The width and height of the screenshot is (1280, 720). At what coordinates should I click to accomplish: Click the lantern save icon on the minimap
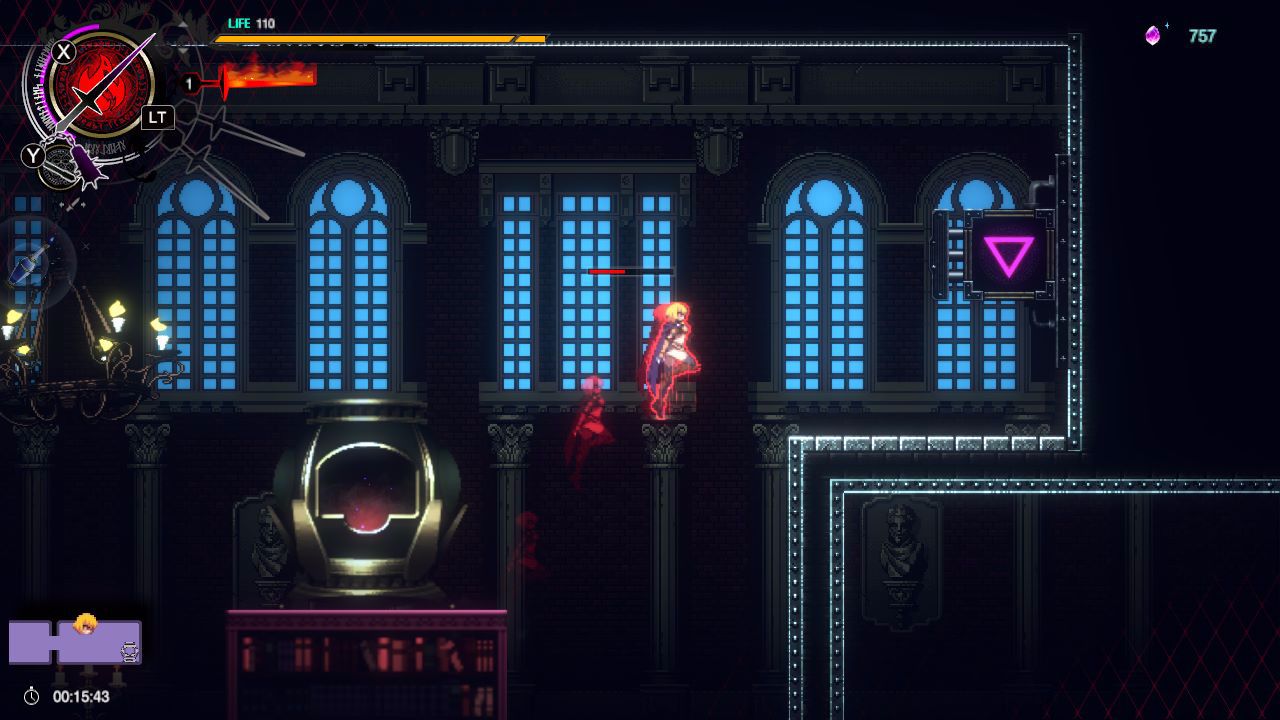coord(129,649)
